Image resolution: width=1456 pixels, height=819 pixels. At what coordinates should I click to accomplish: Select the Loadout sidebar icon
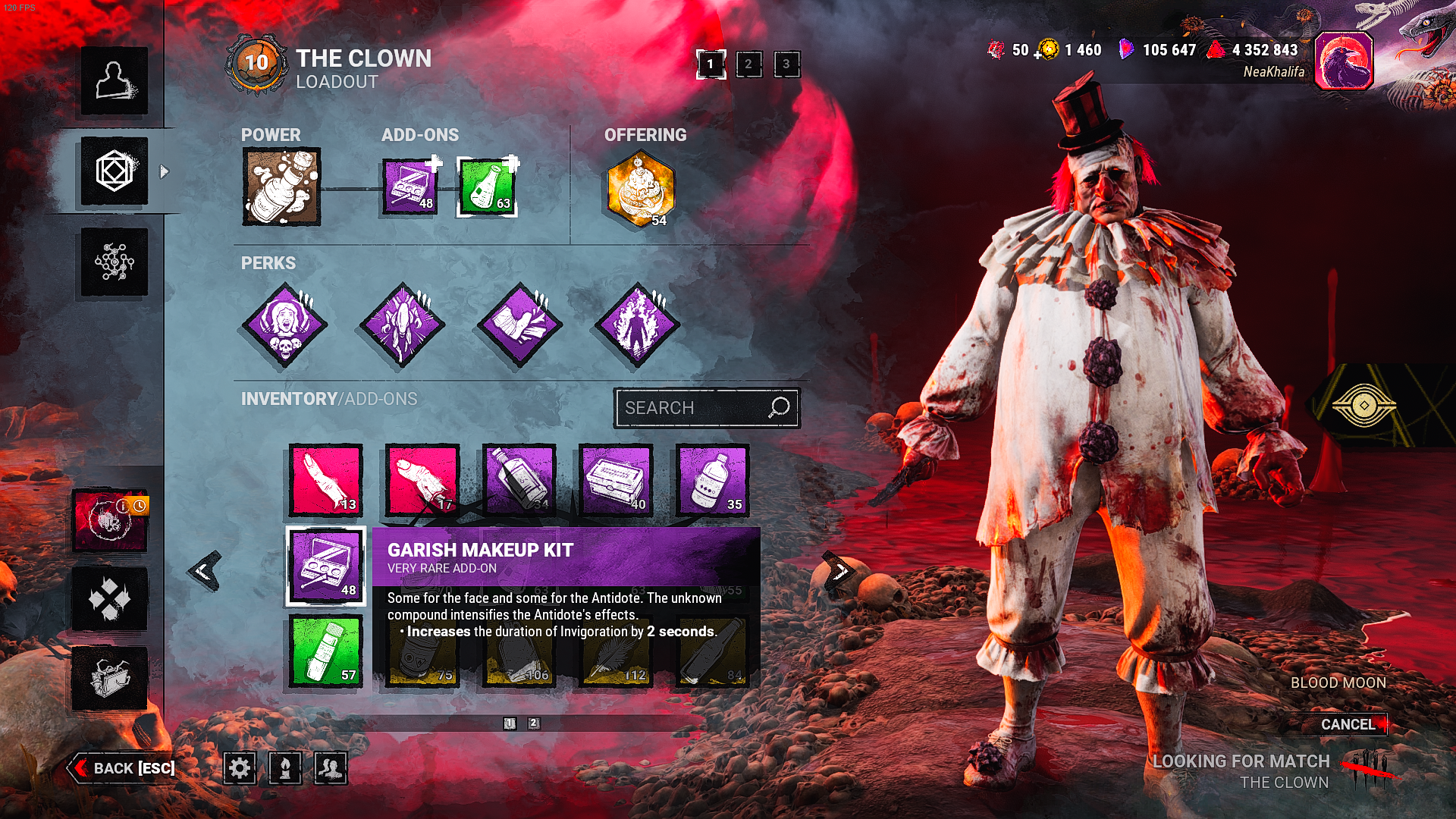[x=115, y=171]
